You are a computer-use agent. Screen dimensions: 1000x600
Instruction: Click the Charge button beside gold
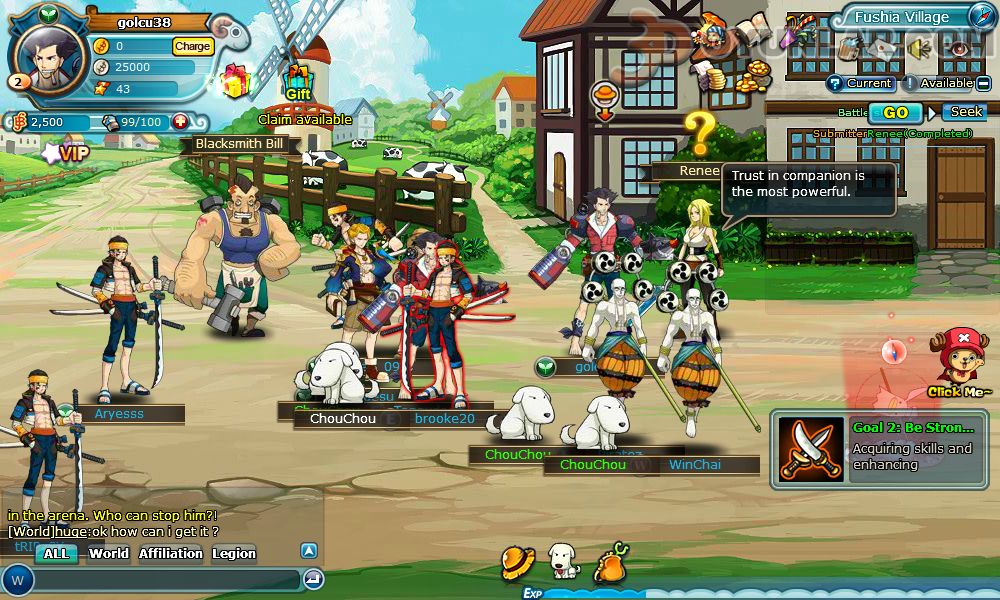tap(192, 46)
